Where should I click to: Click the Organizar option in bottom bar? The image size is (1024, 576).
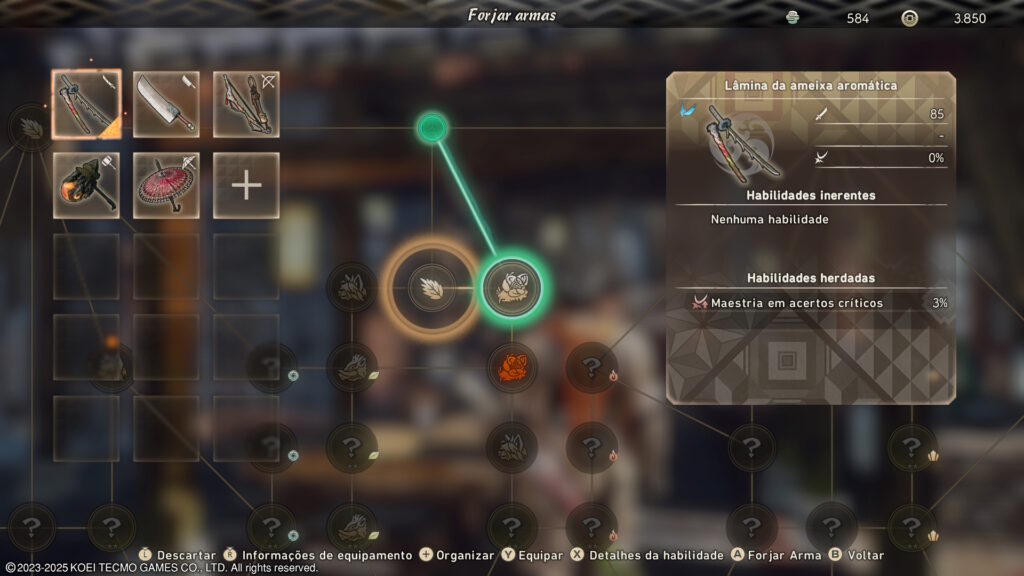465,555
